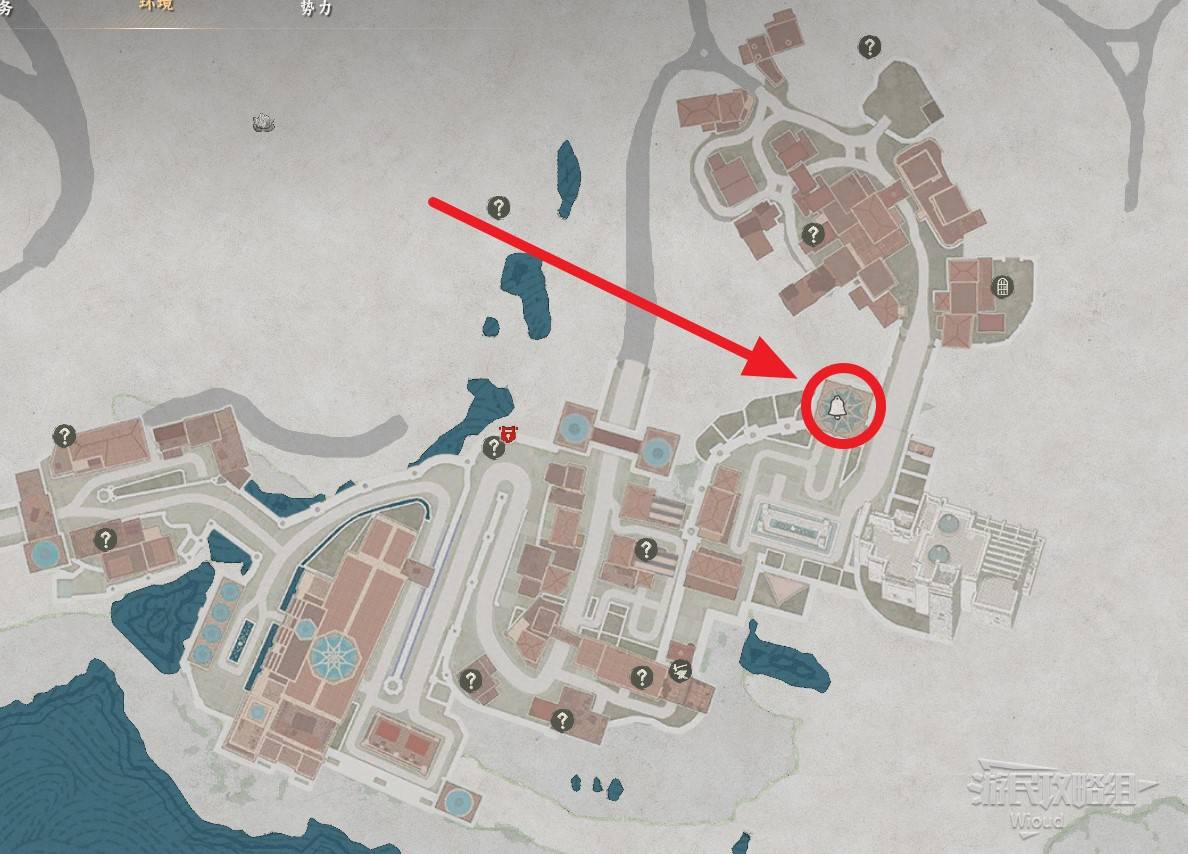
Task: Select the leftmost question mark marker
Action: (65, 435)
